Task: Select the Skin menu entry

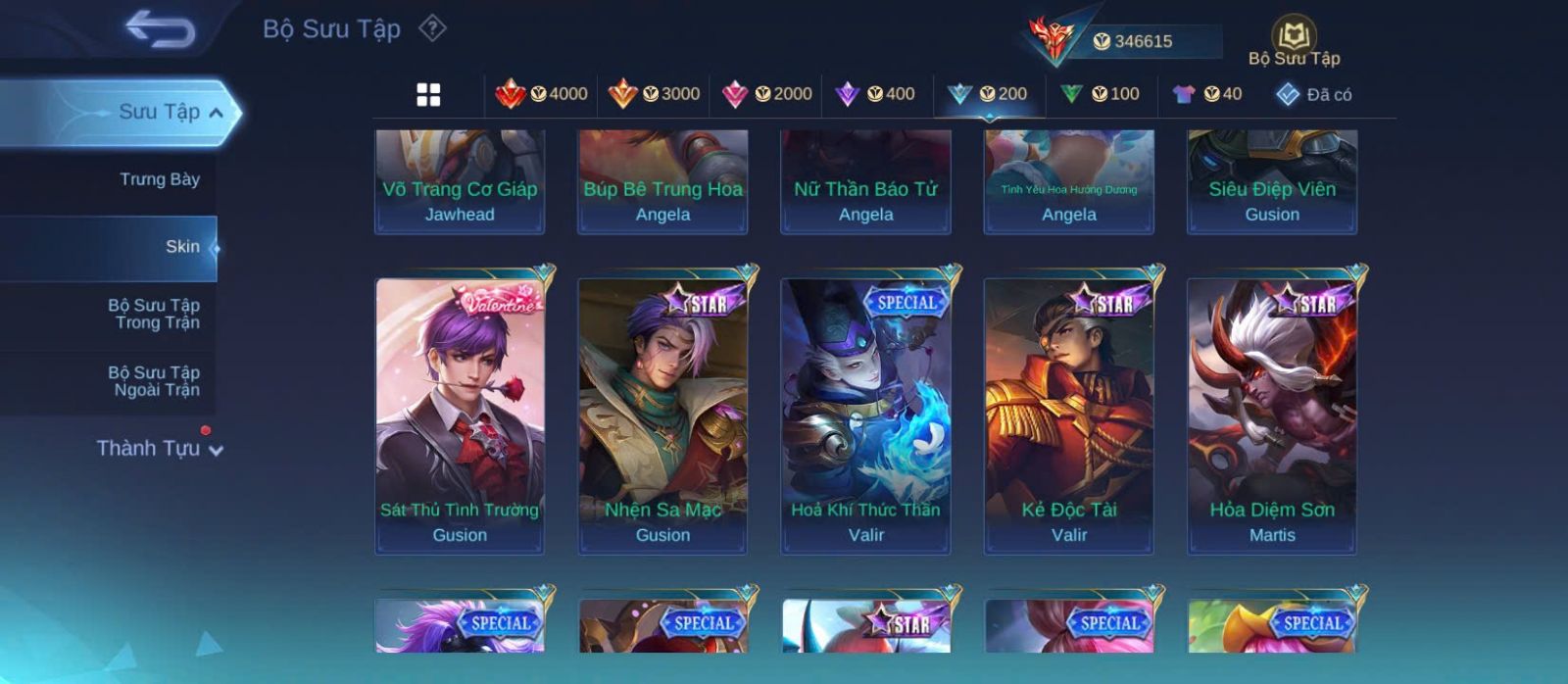Action: [181, 247]
